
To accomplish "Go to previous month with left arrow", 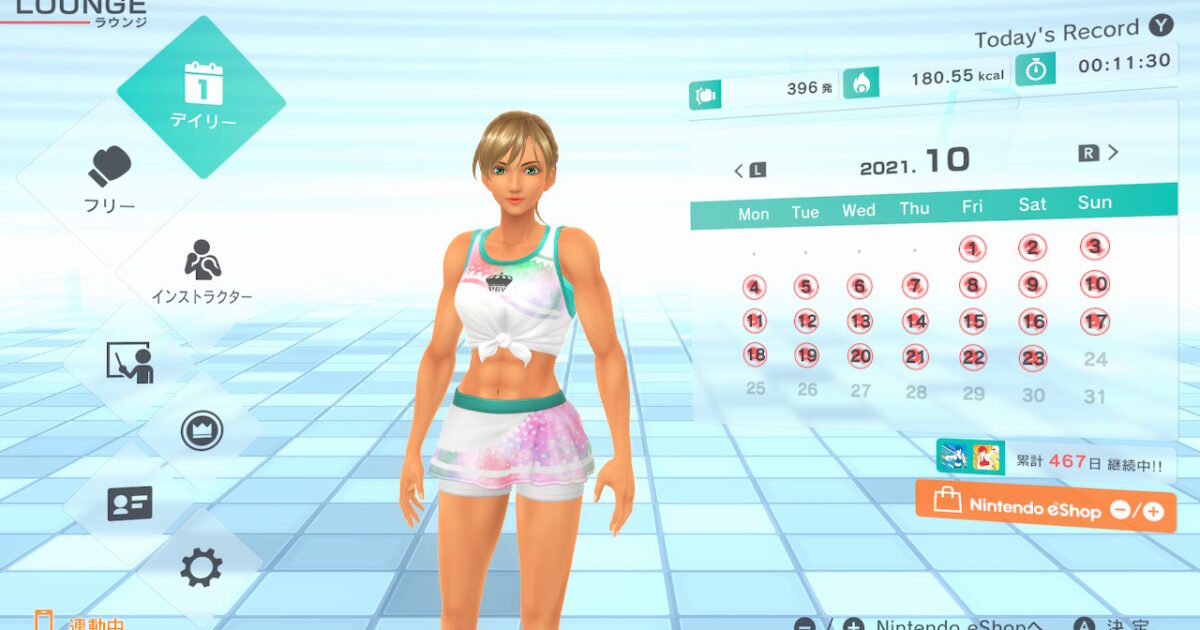I will pyautogui.click(x=748, y=170).
